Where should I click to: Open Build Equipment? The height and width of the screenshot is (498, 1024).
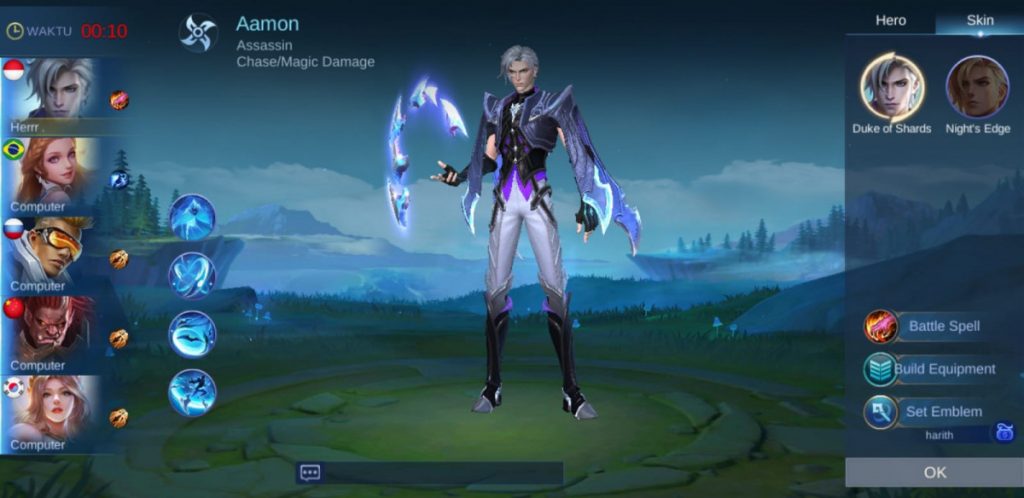coord(930,369)
